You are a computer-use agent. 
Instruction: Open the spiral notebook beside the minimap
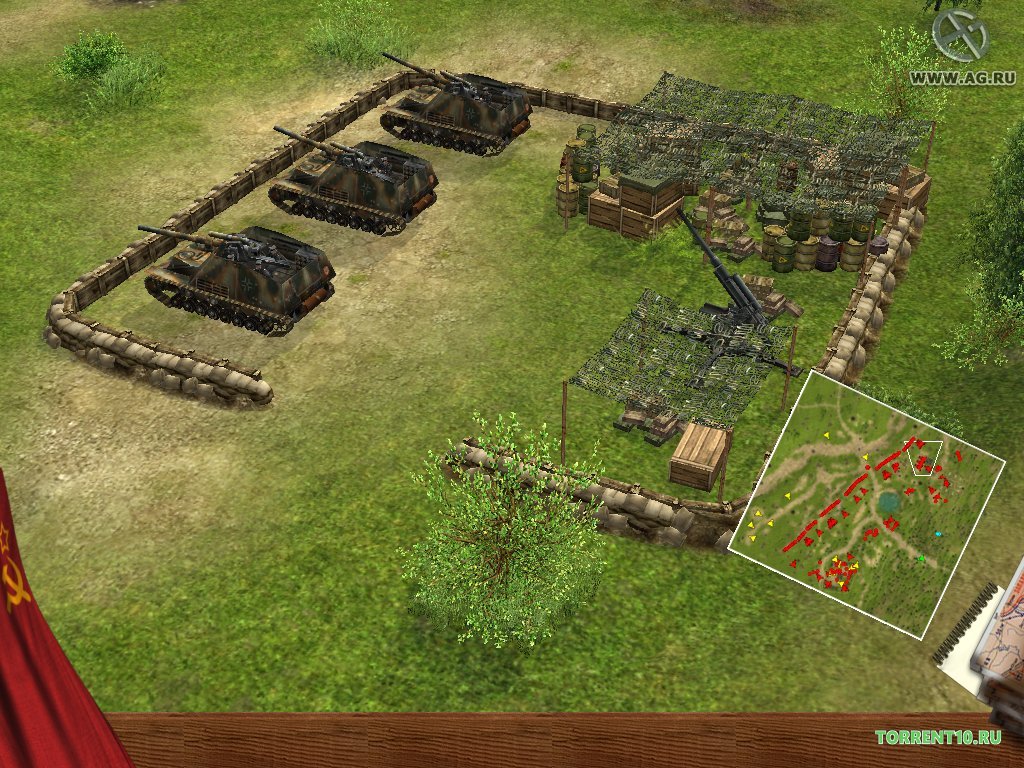tap(990, 640)
